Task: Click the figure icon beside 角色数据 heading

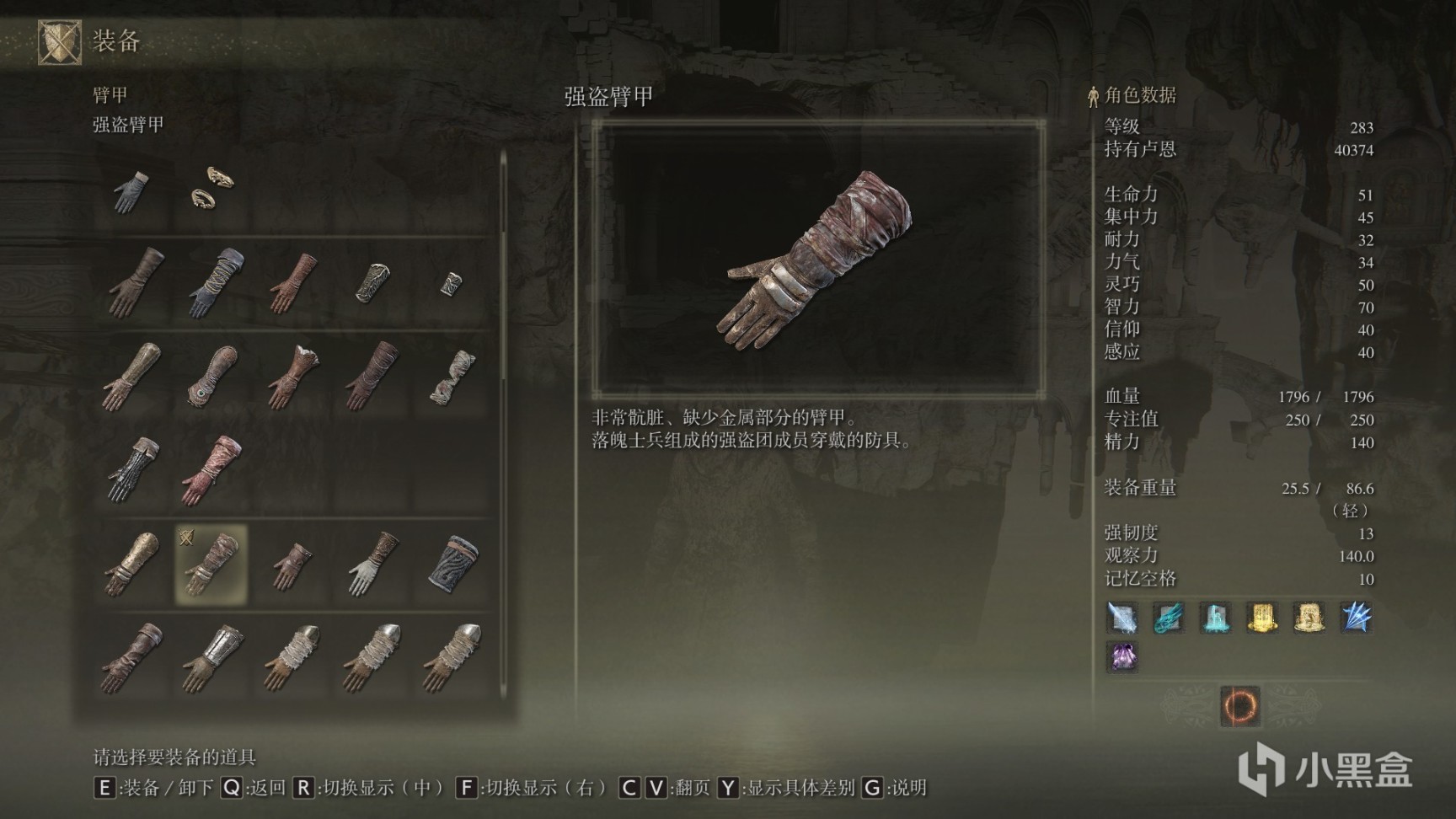Action: [x=1092, y=95]
